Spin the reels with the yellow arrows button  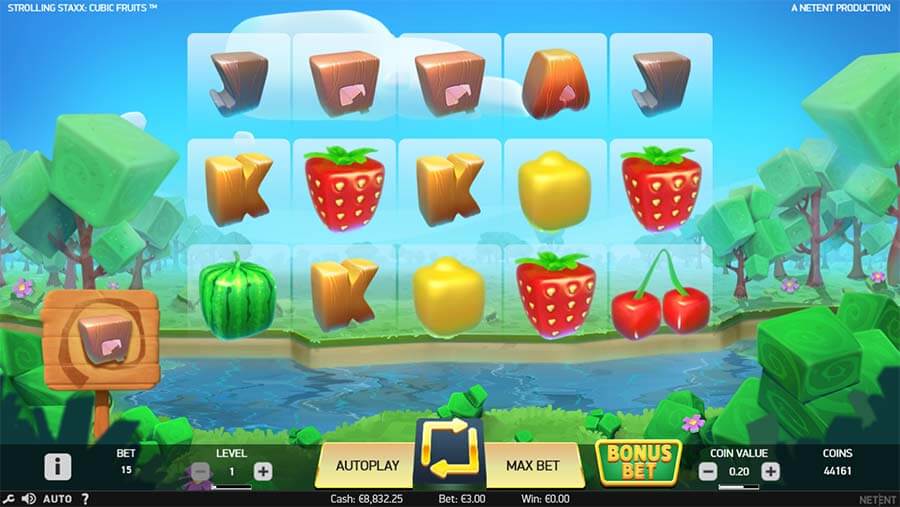point(449,464)
